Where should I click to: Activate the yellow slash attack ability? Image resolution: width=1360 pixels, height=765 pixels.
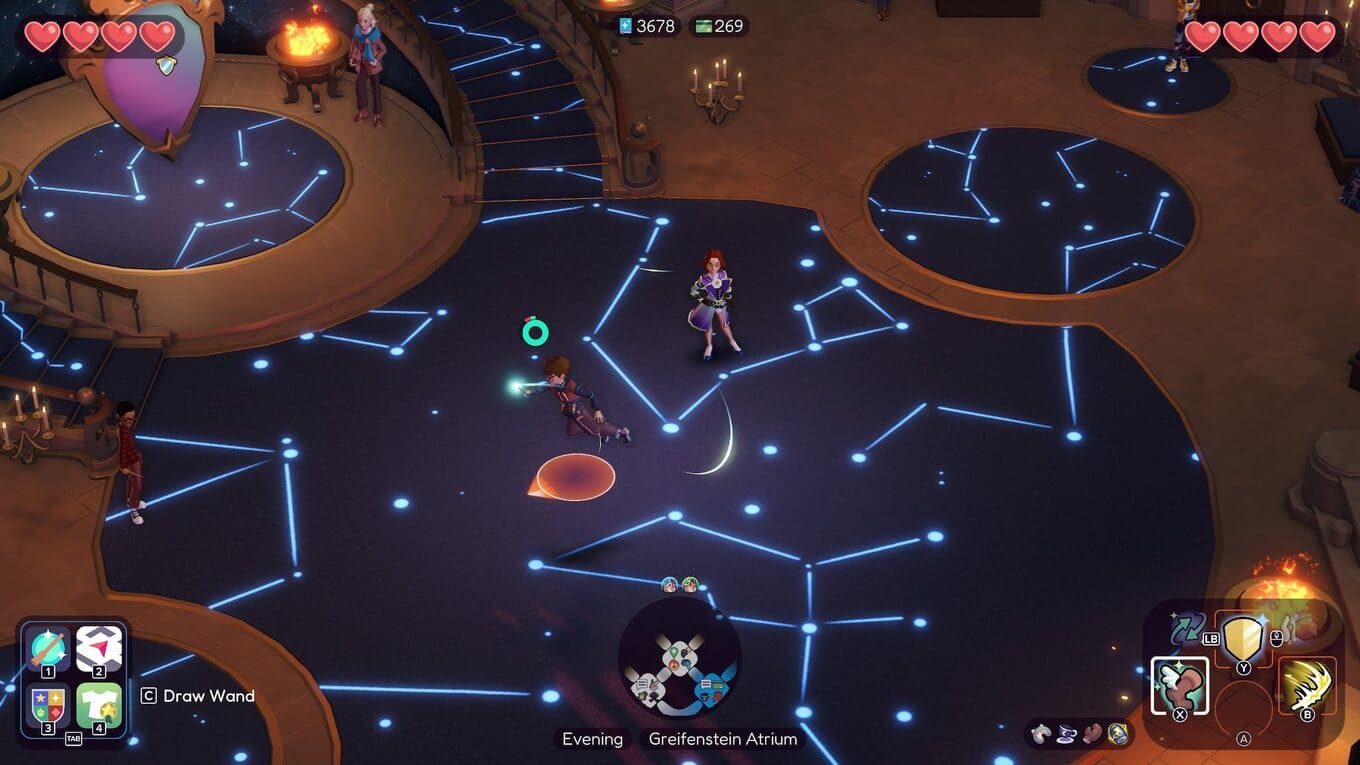(x=1307, y=686)
